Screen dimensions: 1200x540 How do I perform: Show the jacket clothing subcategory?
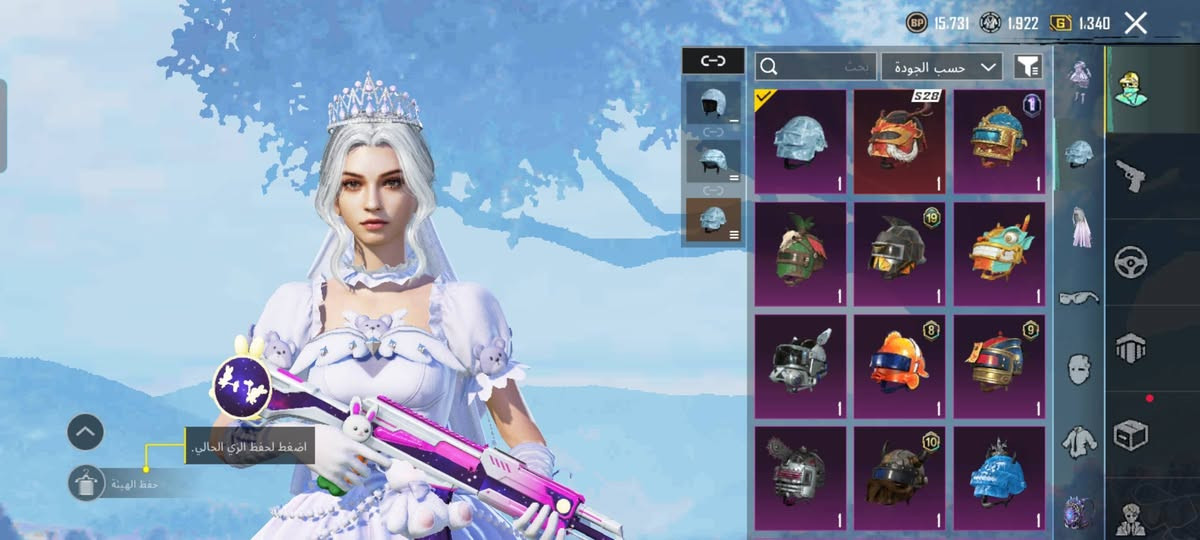[1079, 439]
